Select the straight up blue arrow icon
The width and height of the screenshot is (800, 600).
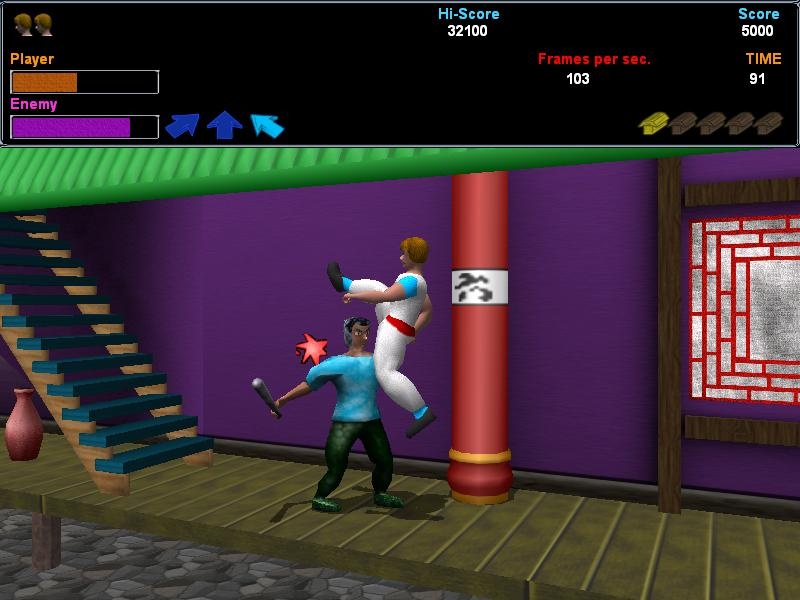coord(225,125)
